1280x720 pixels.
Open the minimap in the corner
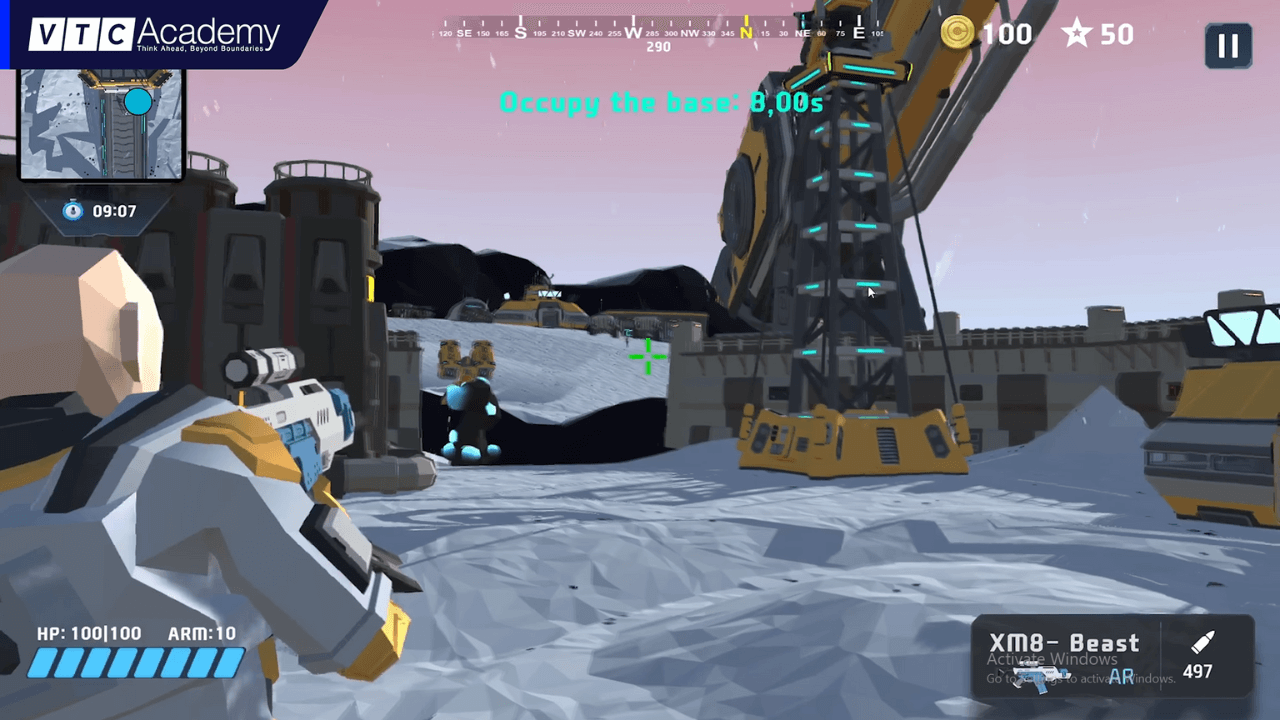click(101, 124)
